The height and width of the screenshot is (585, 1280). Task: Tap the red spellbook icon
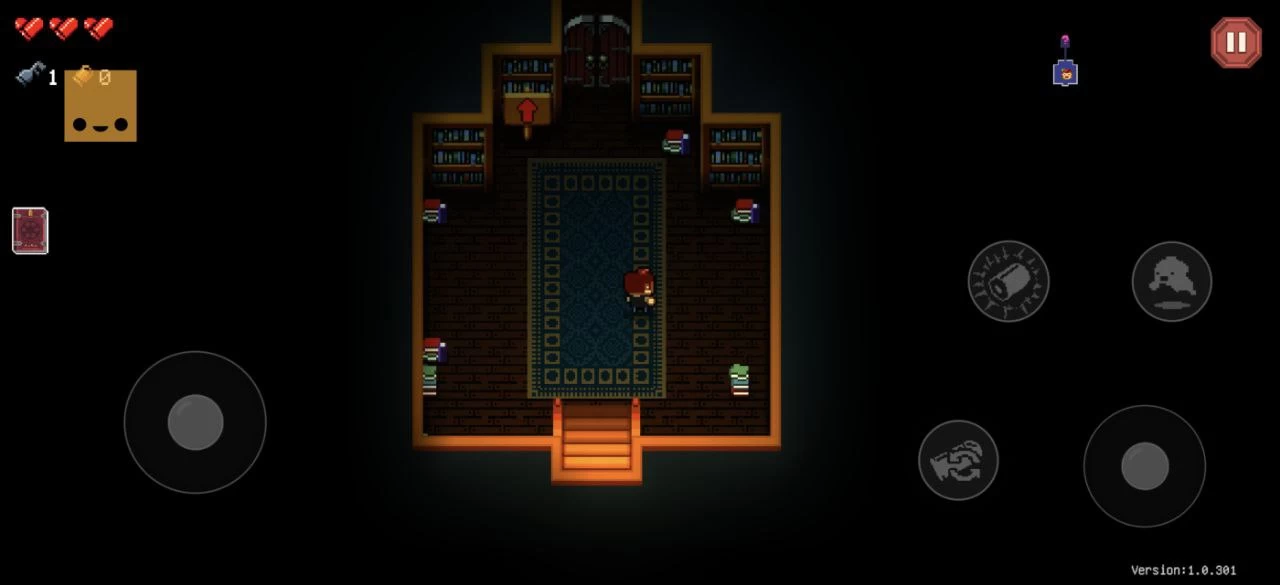coord(30,231)
